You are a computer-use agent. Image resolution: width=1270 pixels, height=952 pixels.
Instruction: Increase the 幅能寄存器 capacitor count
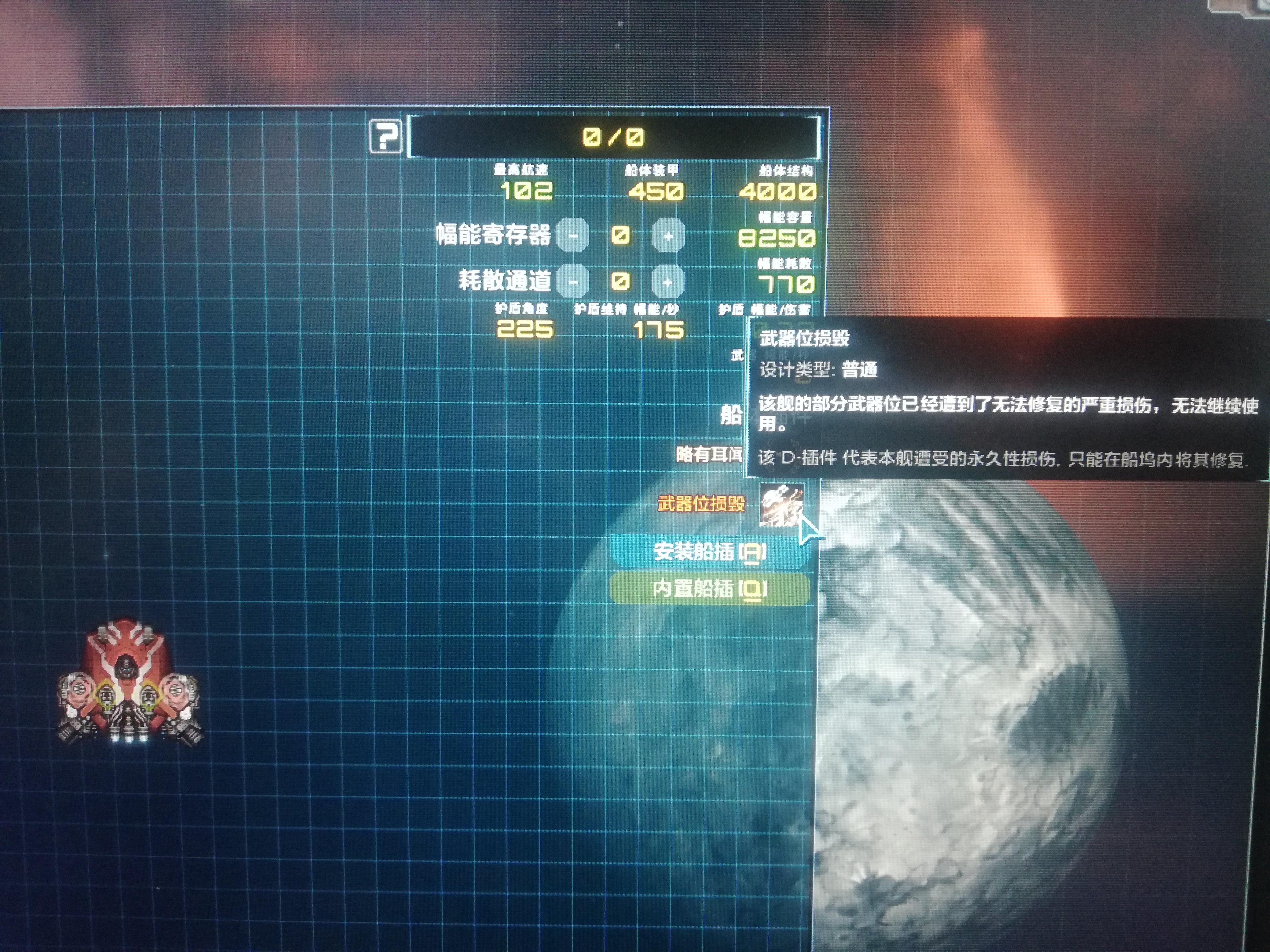pos(668,235)
